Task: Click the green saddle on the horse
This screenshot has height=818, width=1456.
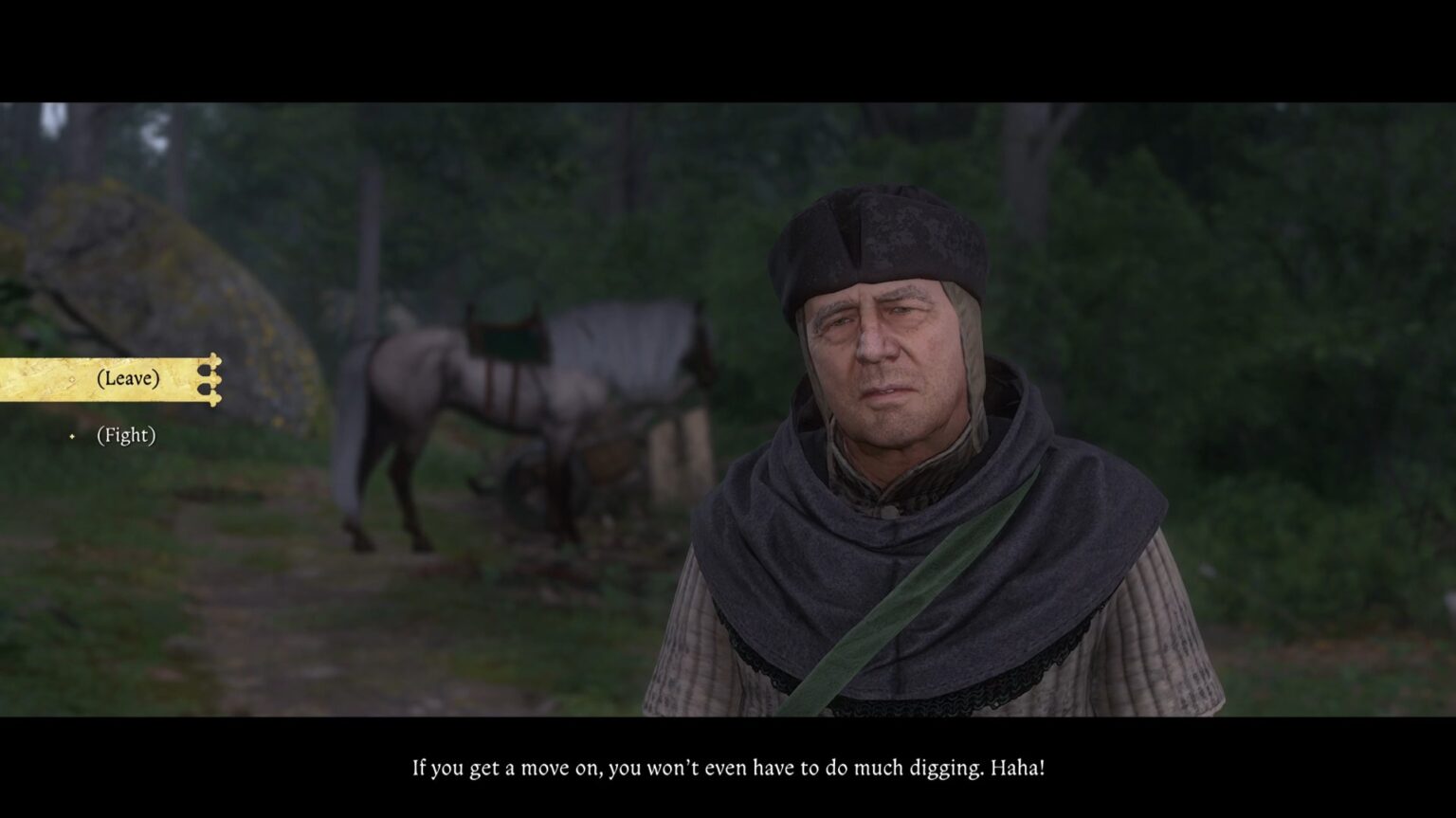Action: pos(507,337)
